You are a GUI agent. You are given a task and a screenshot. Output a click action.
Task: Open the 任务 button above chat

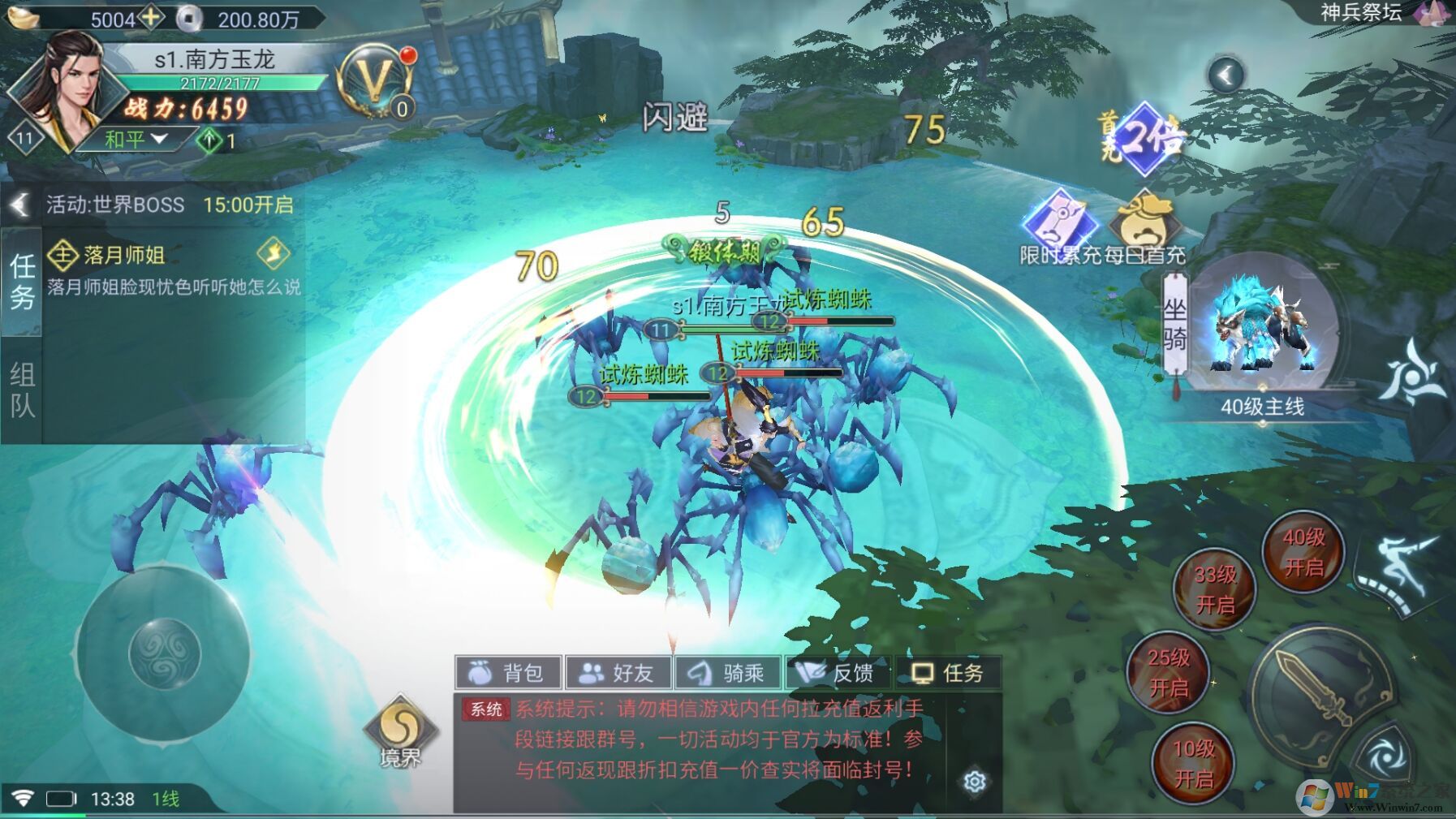[x=947, y=673]
